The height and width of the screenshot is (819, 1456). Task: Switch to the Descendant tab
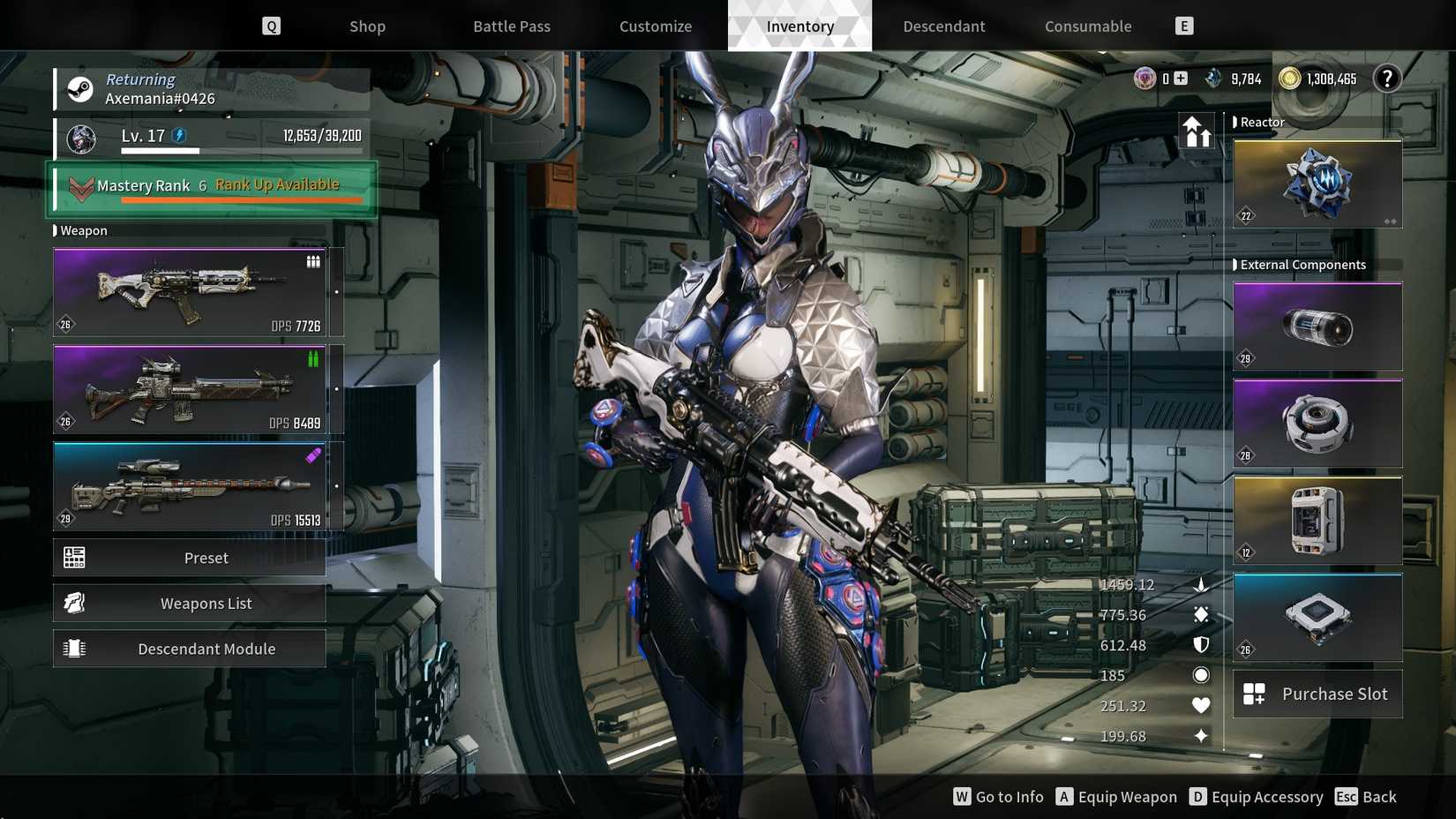pos(943,26)
